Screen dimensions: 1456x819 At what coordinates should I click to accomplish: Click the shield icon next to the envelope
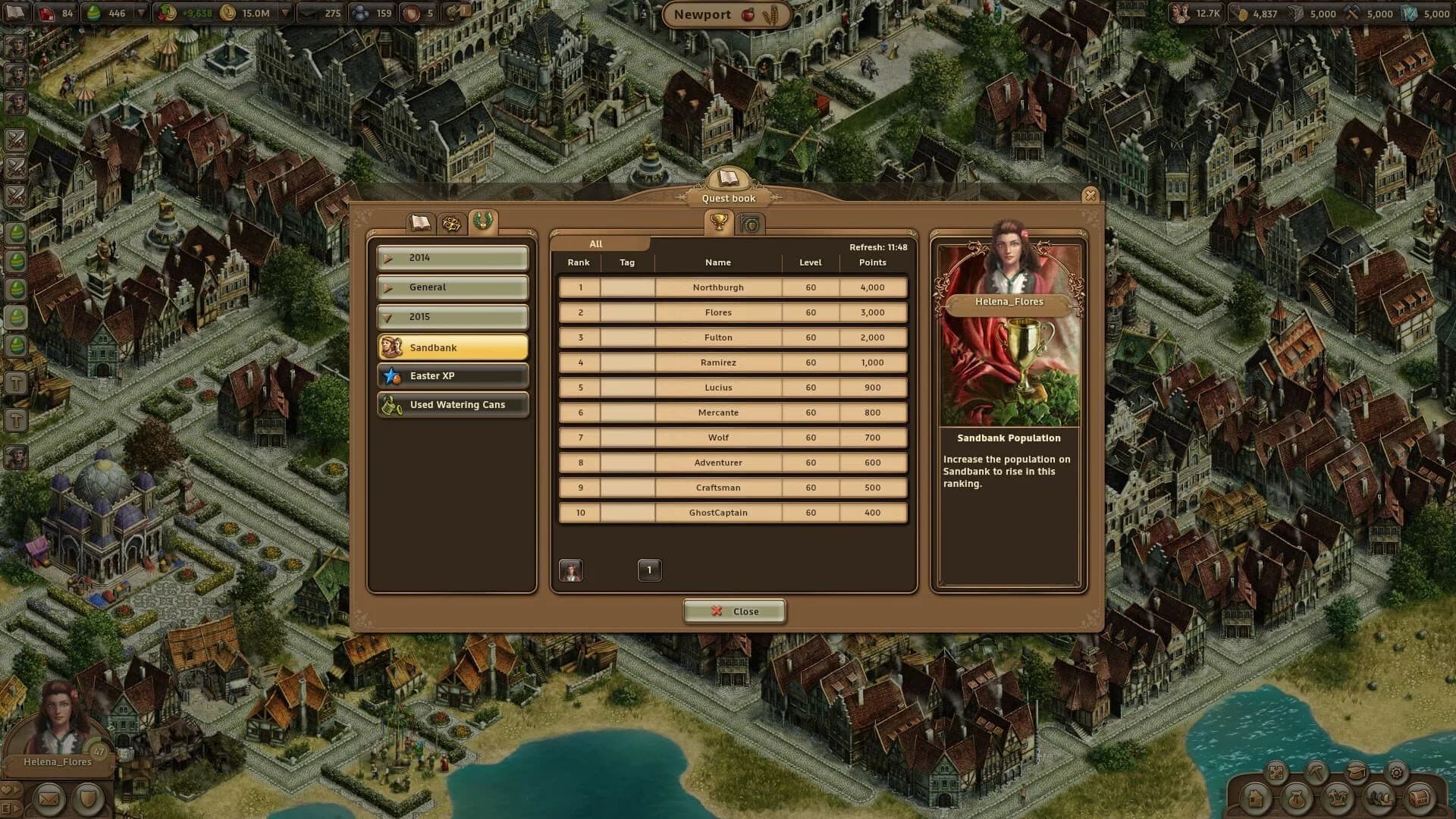tap(89, 798)
